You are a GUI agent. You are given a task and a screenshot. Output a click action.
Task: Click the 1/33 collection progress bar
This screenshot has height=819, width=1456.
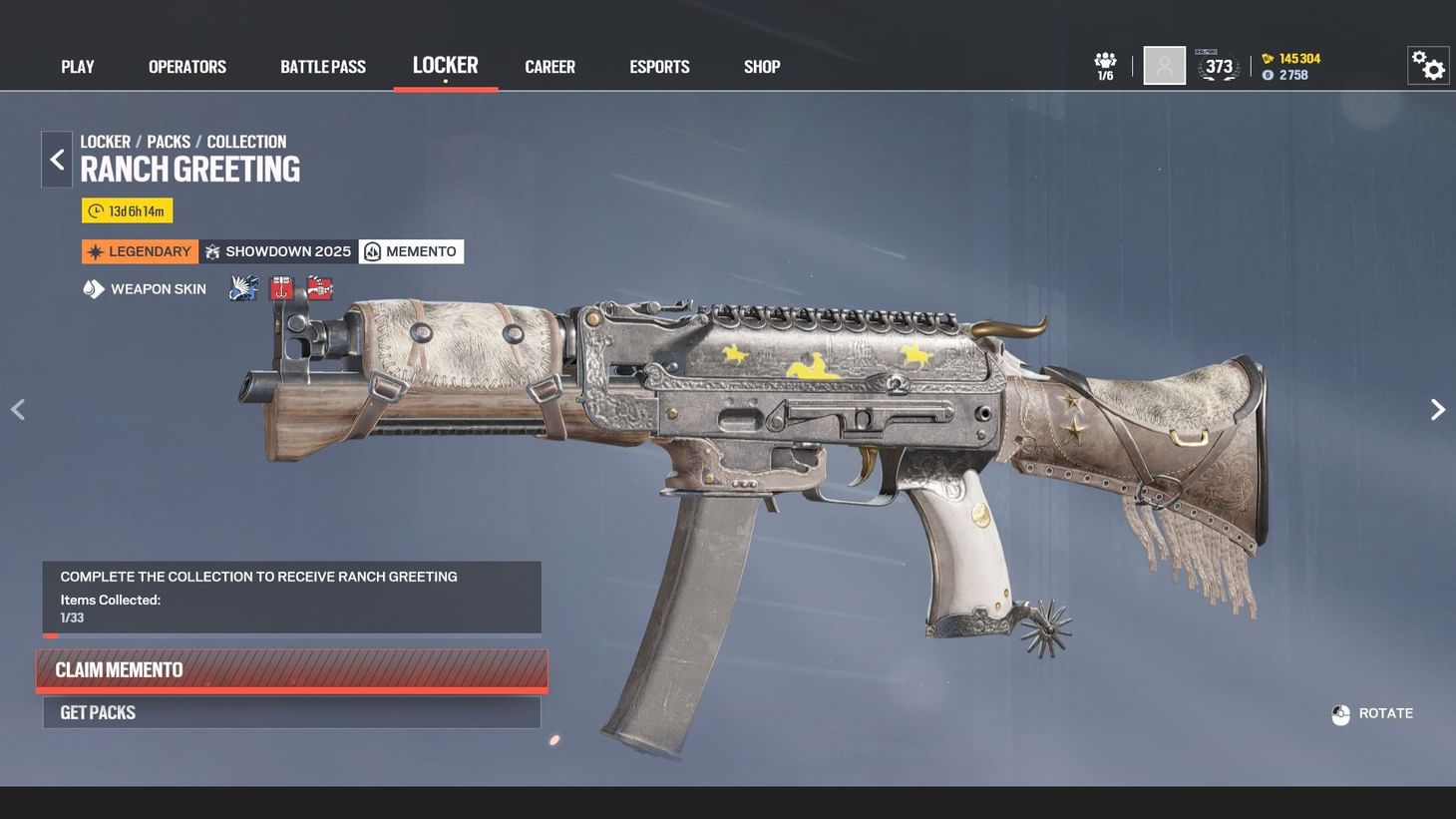click(x=291, y=634)
